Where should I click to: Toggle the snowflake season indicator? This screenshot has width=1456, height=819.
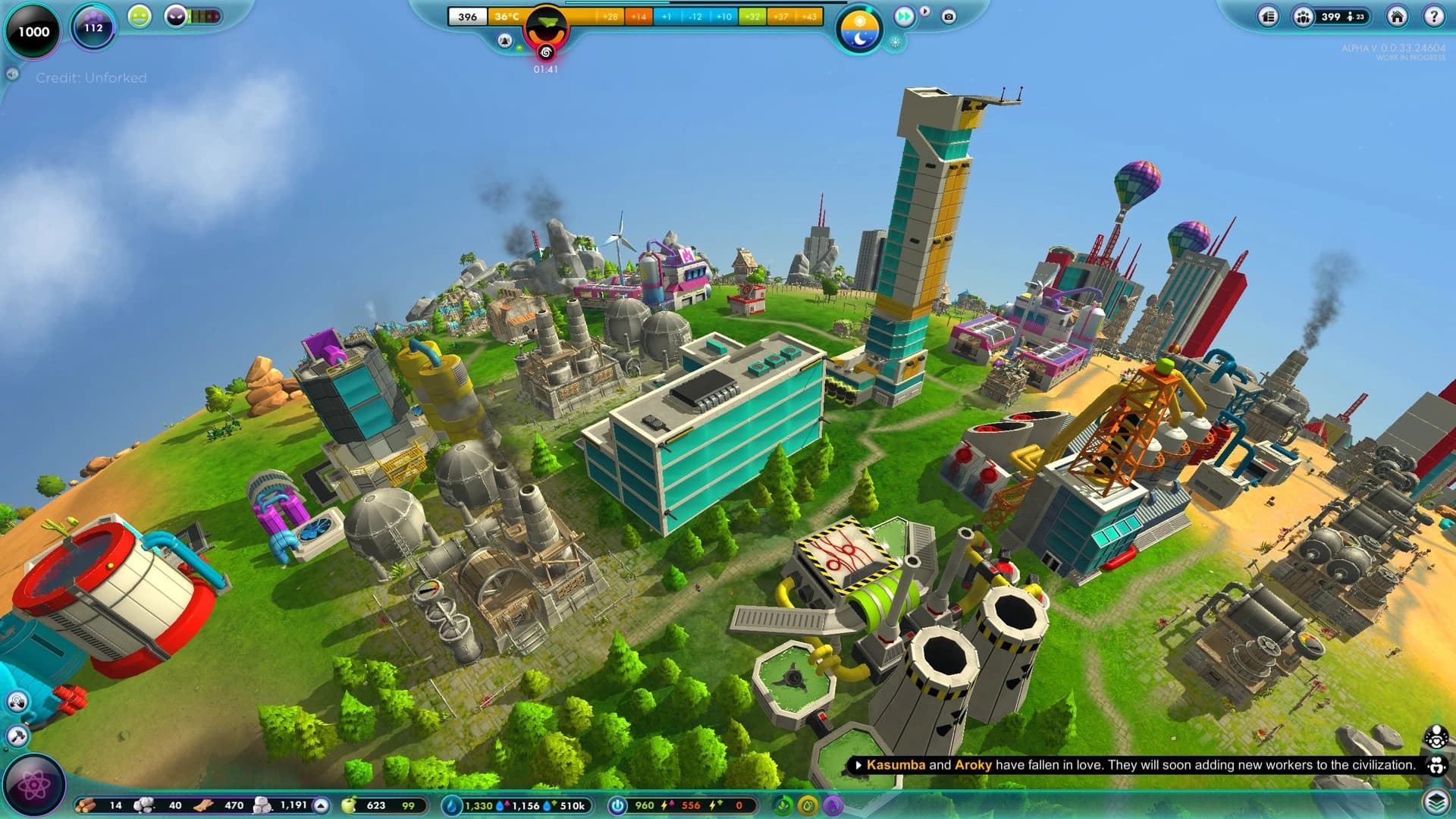[896, 43]
